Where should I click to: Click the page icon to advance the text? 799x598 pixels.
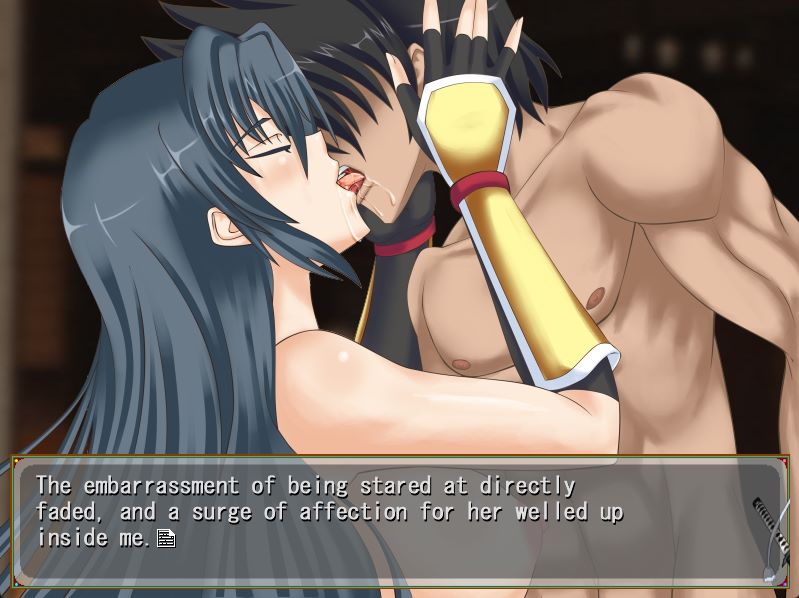[x=166, y=539]
